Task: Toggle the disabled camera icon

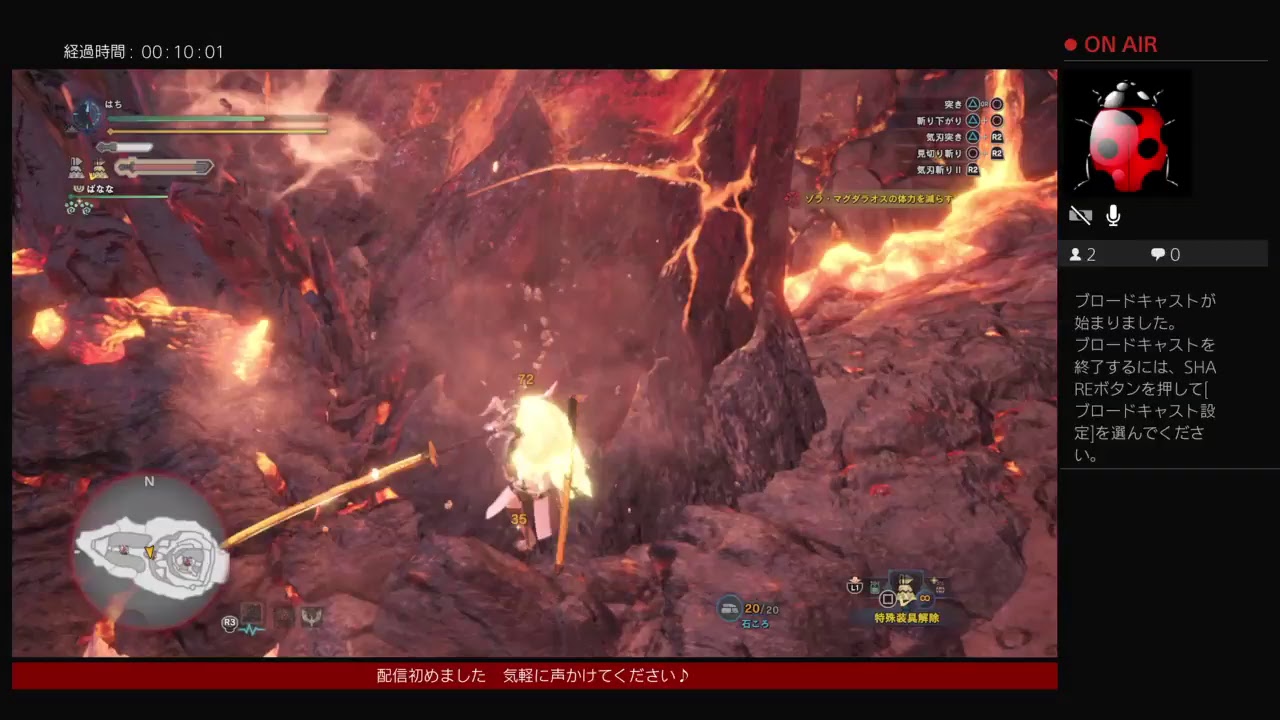Action: (1080, 214)
